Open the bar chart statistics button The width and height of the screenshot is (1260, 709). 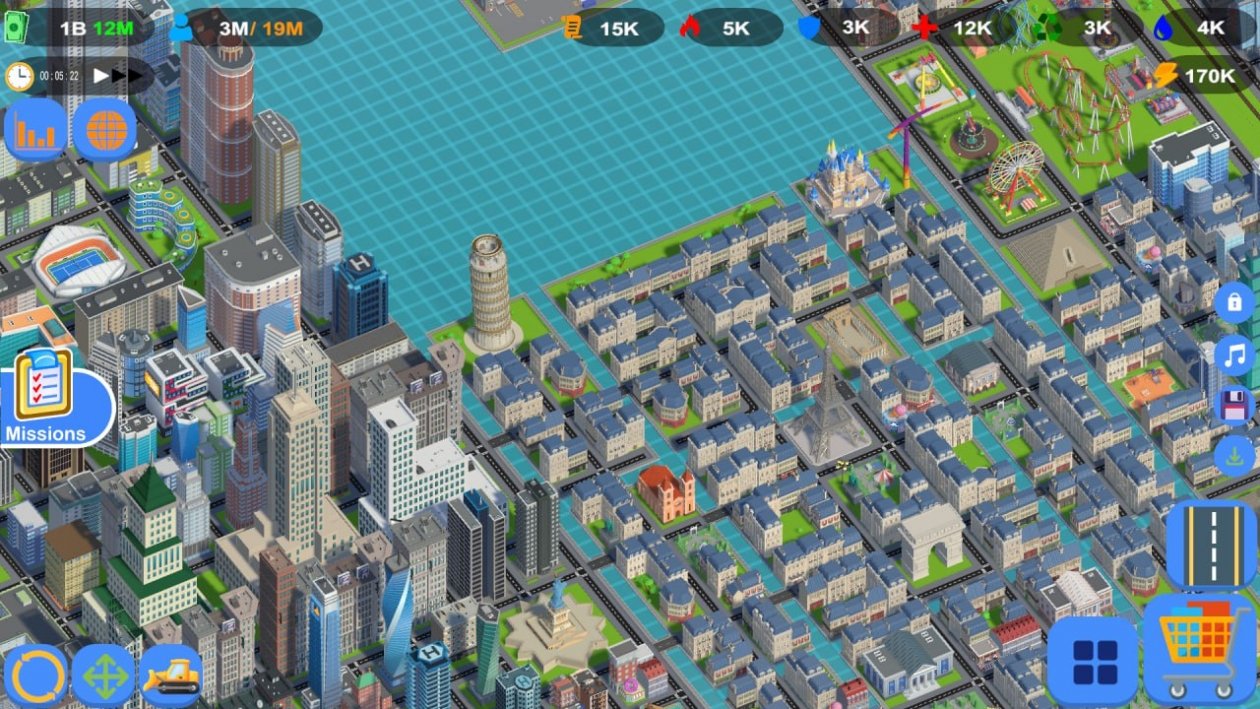click(37, 130)
